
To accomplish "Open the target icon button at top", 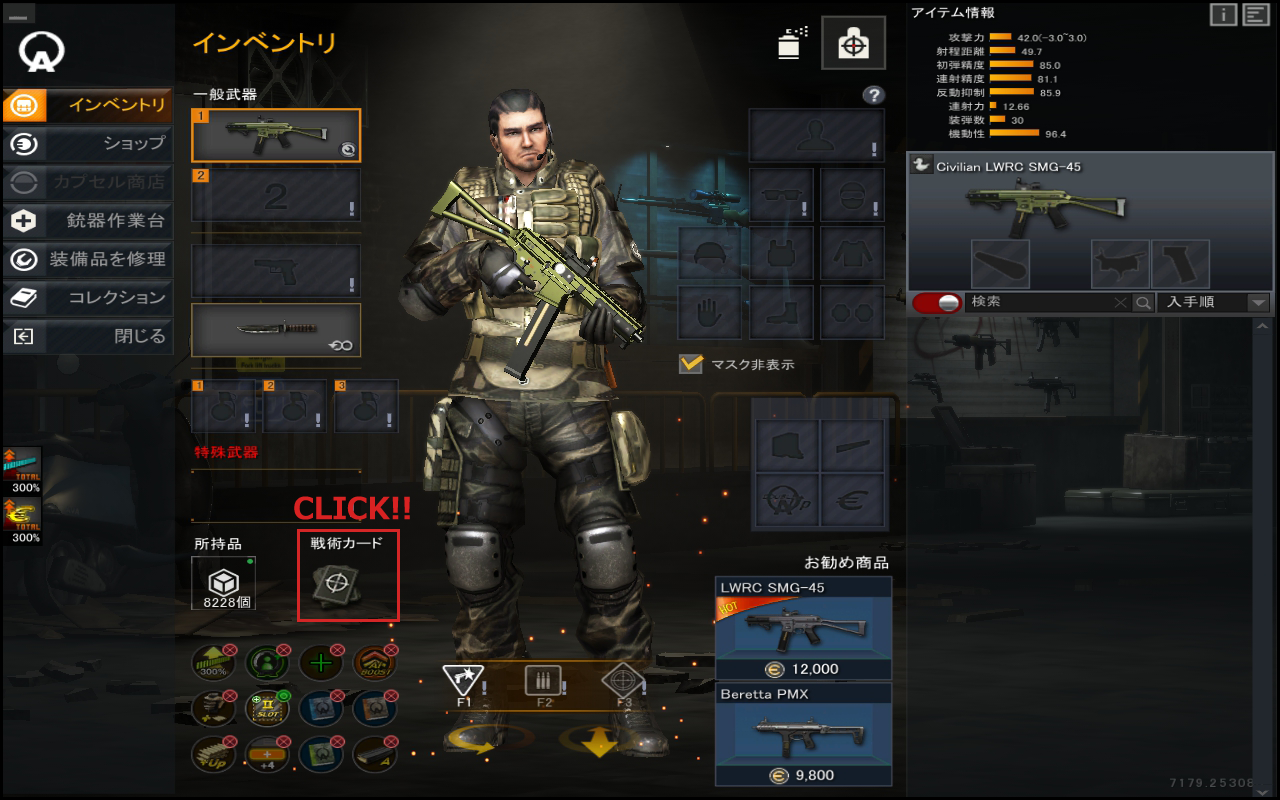I will (853, 43).
